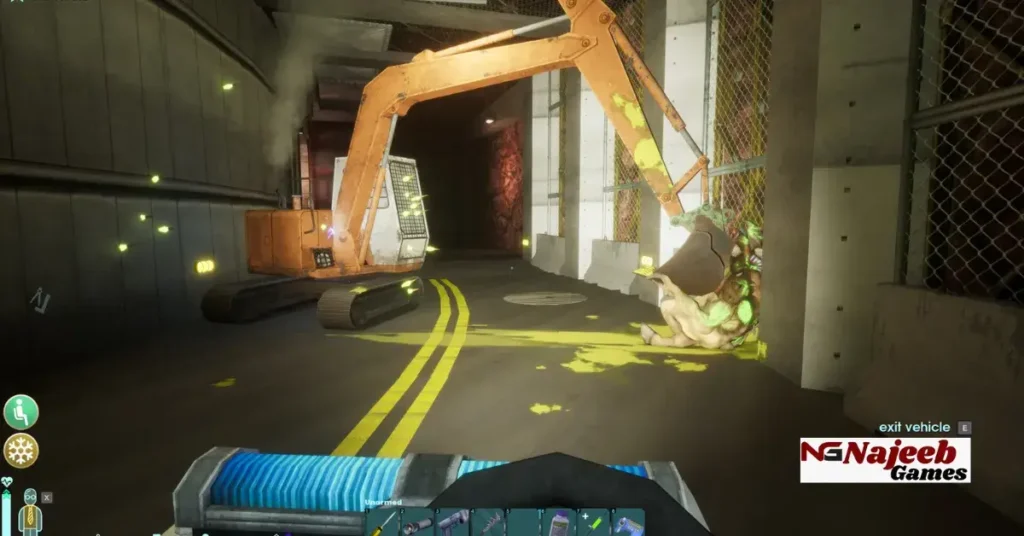This screenshot has width=1024, height=536.
Task: Click the Najeeb Games watermark logo
Action: (x=885, y=460)
